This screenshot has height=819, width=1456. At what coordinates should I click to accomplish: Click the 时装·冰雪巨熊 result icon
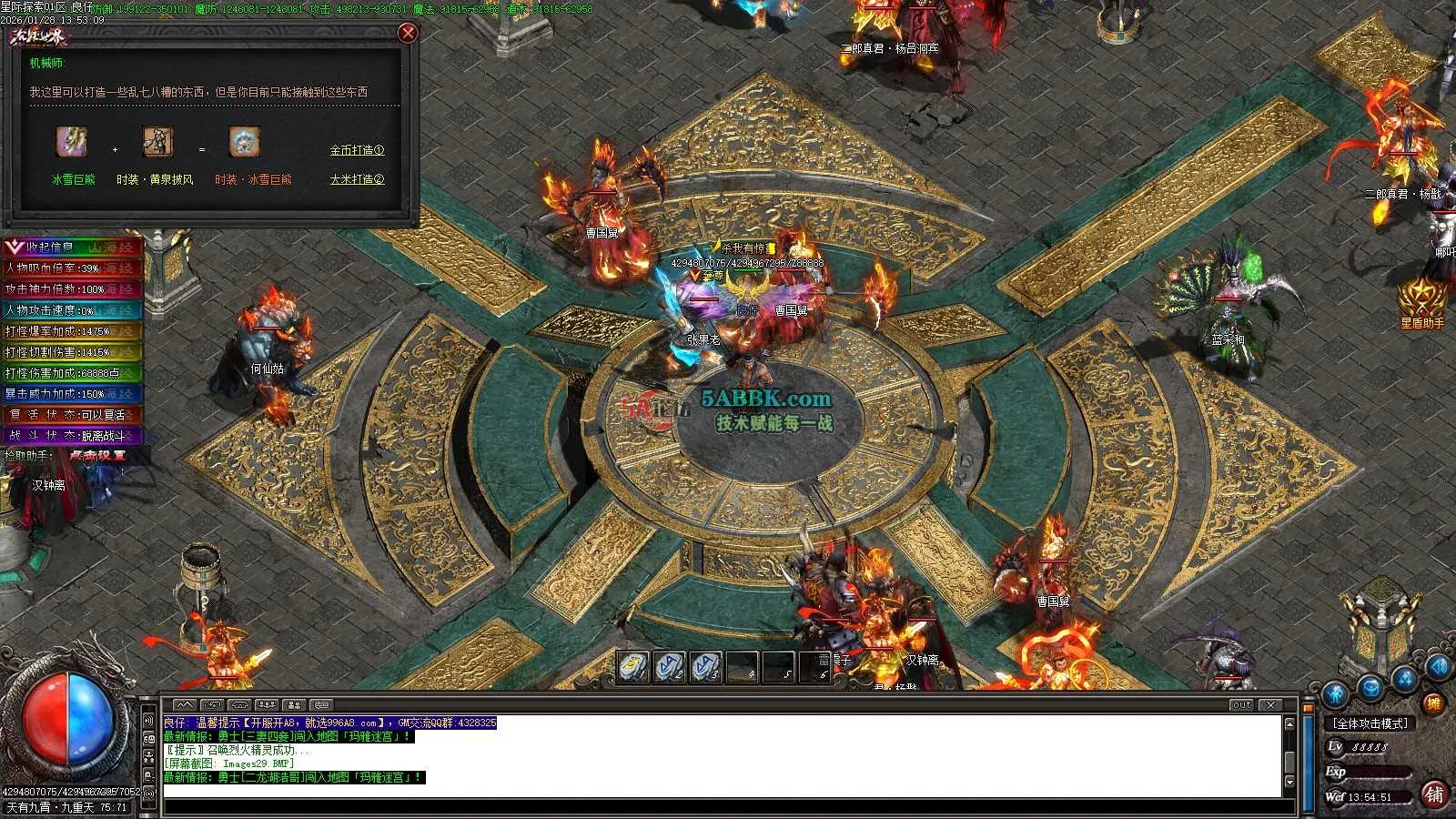244,143
